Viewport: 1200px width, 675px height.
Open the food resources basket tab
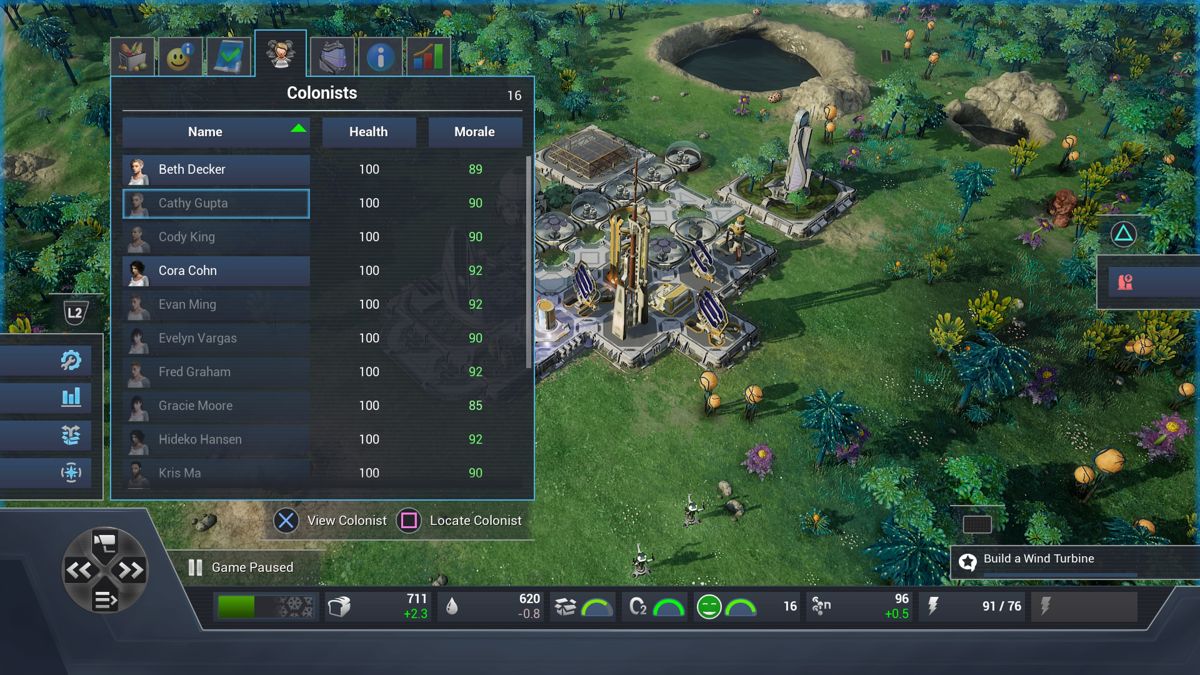pyautogui.click(x=132, y=57)
